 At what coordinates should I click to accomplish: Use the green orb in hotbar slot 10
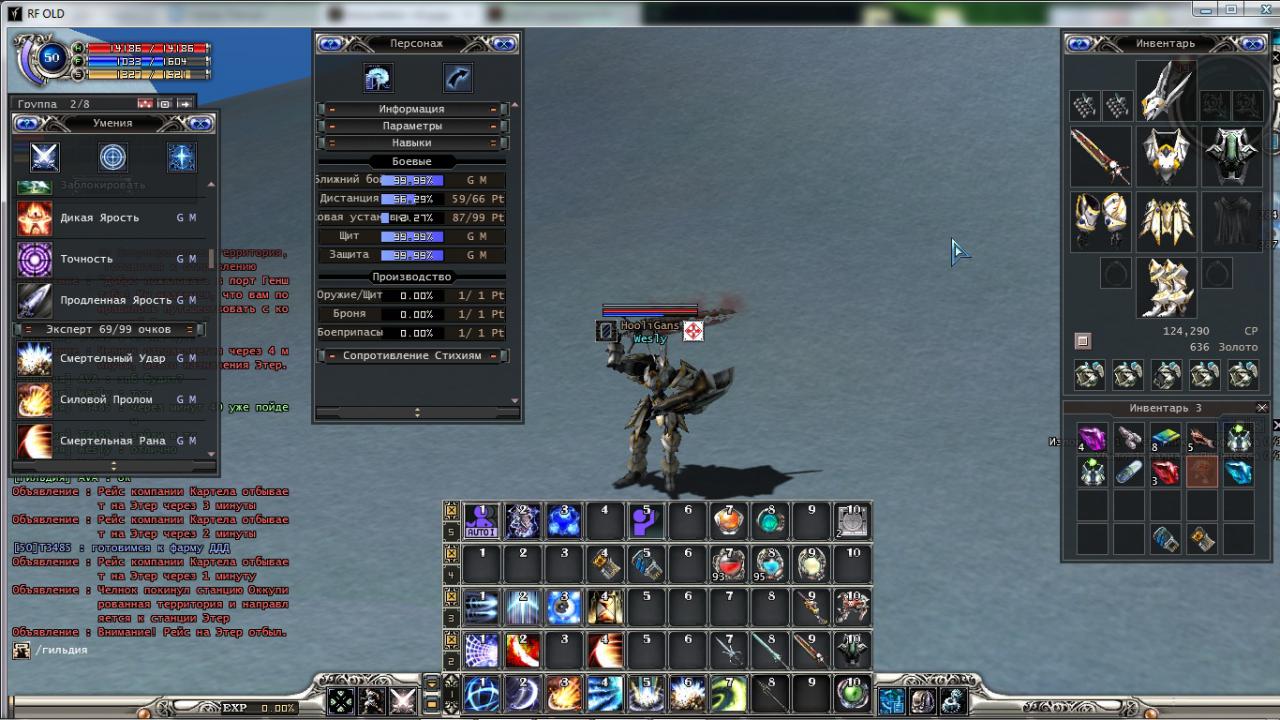(852, 693)
